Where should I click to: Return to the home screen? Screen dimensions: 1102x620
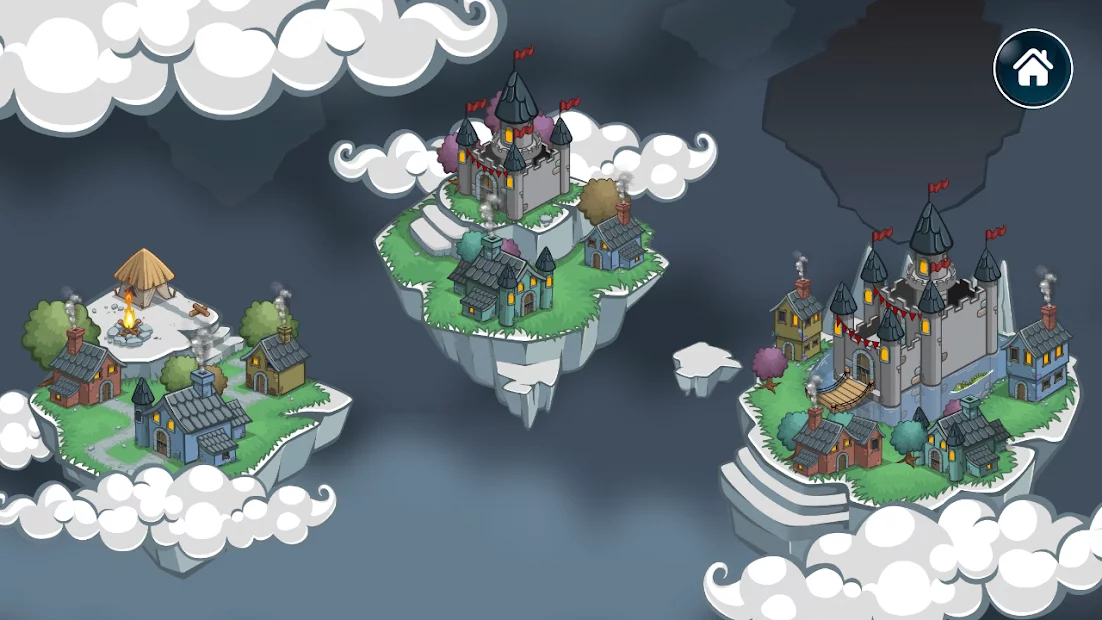1032,68
